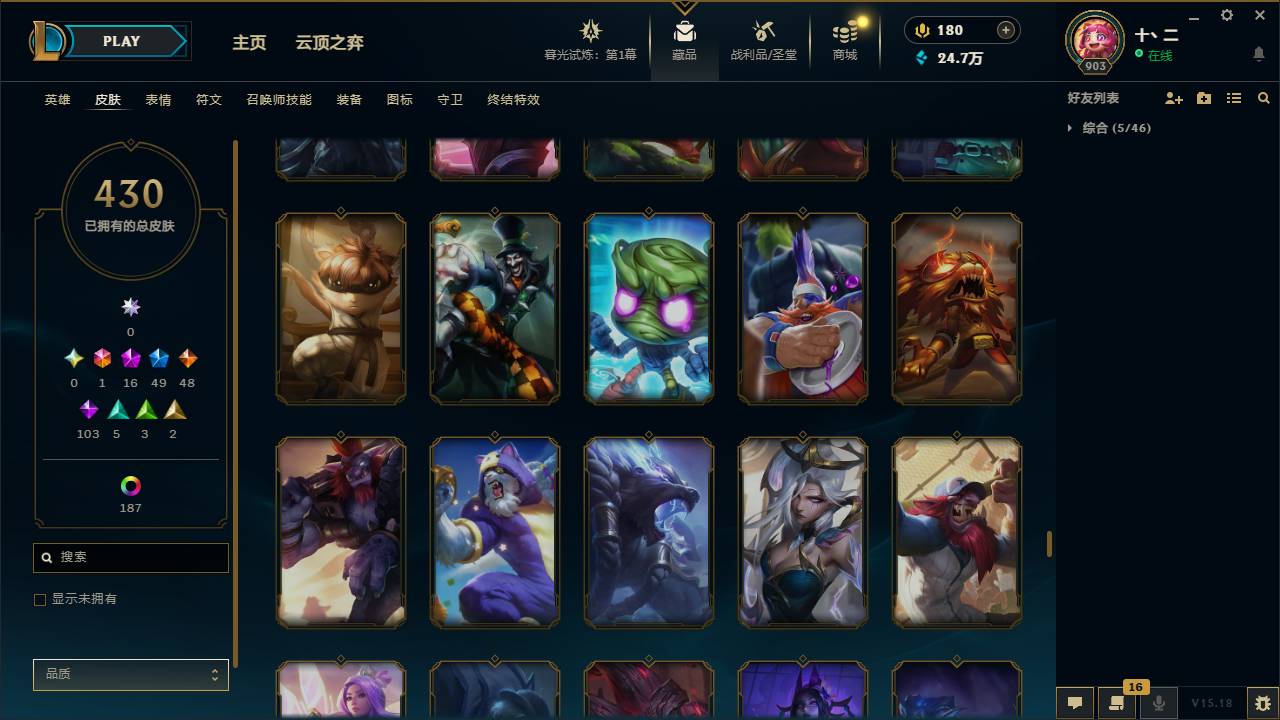The height and width of the screenshot is (720, 1280).
Task: Toggle the microphone mute button
Action: pos(1158,703)
